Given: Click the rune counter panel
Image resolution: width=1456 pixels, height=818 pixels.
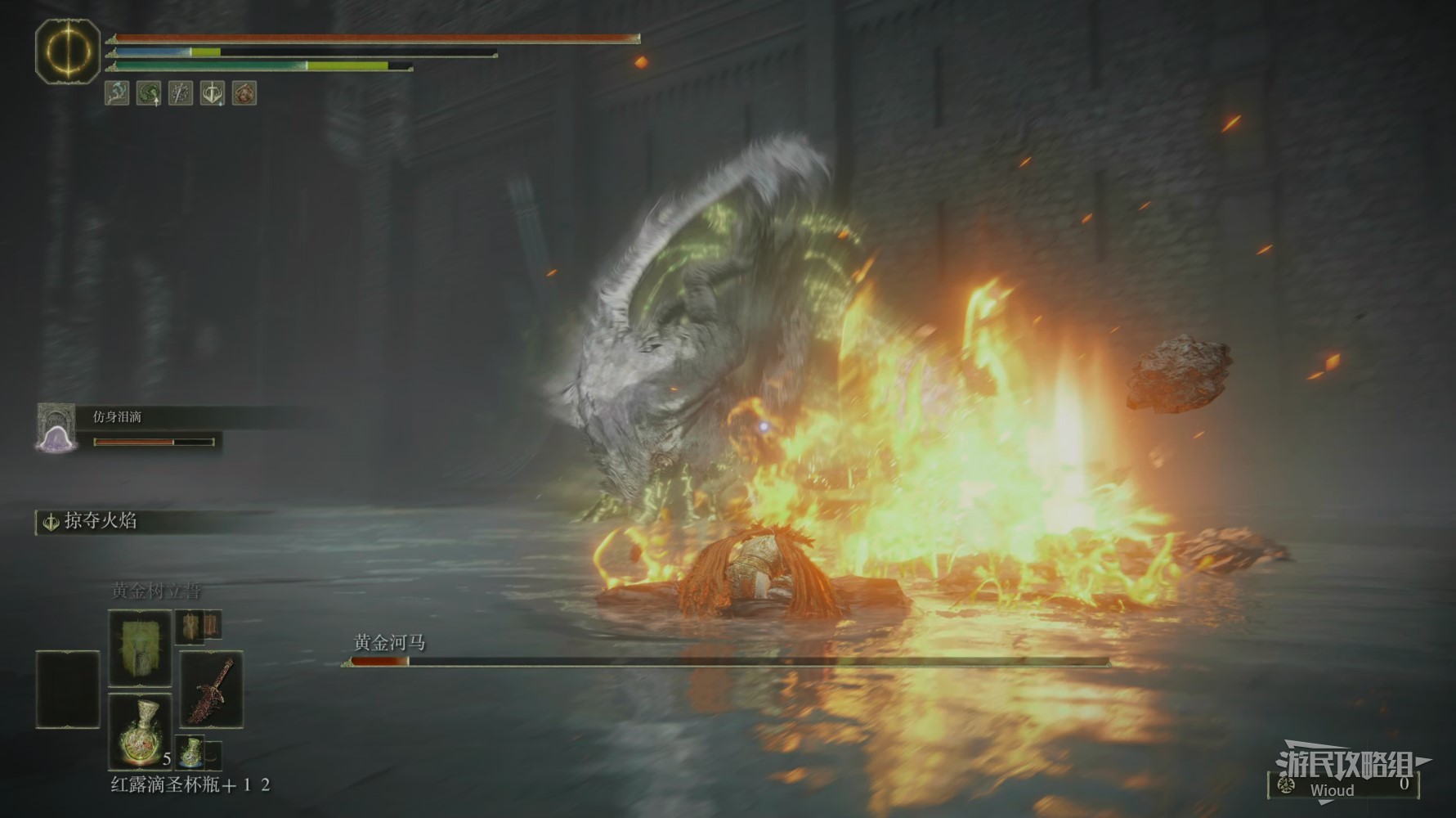Looking at the screenshot, I should point(1343,785).
